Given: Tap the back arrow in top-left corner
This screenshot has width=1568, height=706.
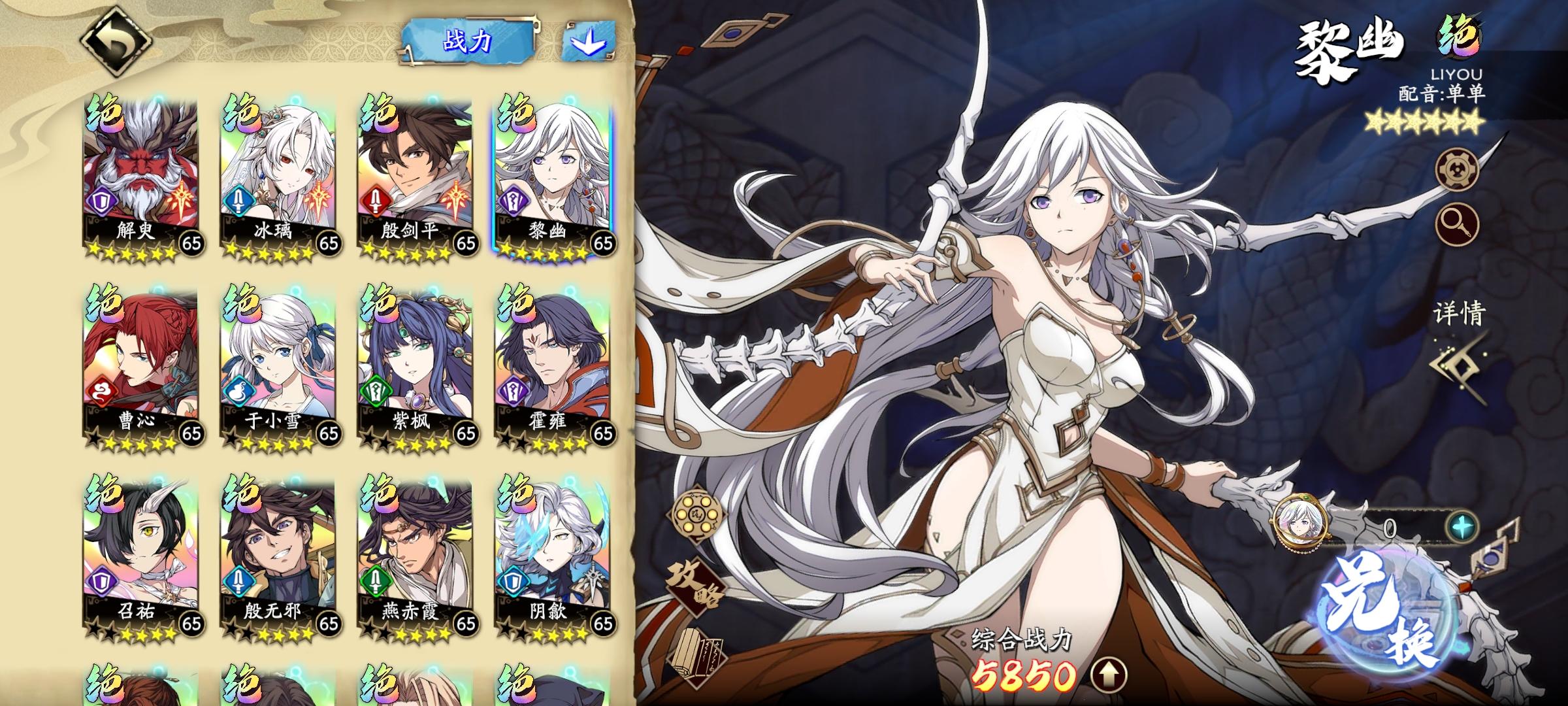Looking at the screenshot, I should click(116, 39).
